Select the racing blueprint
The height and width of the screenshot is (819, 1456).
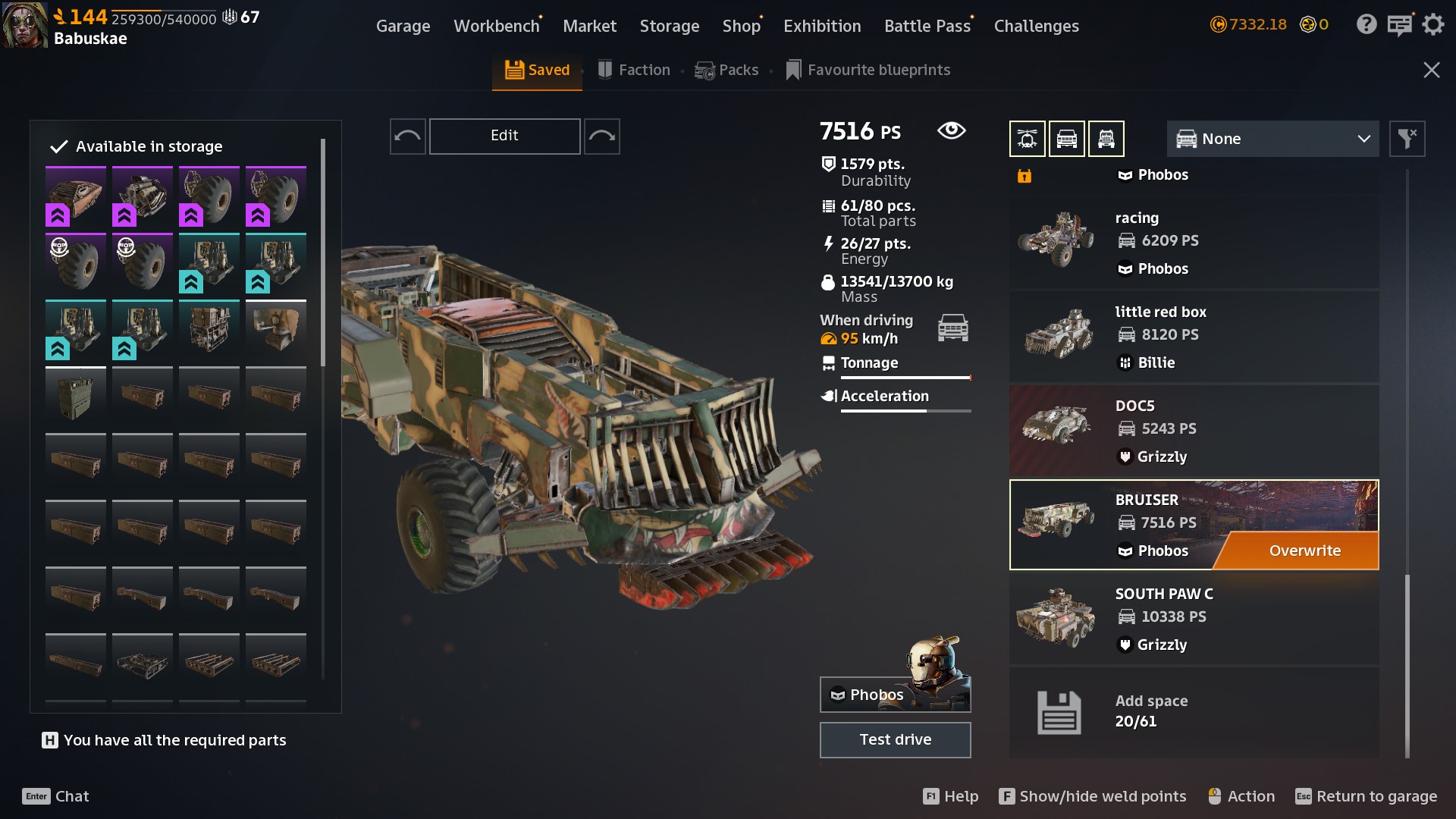(1193, 243)
